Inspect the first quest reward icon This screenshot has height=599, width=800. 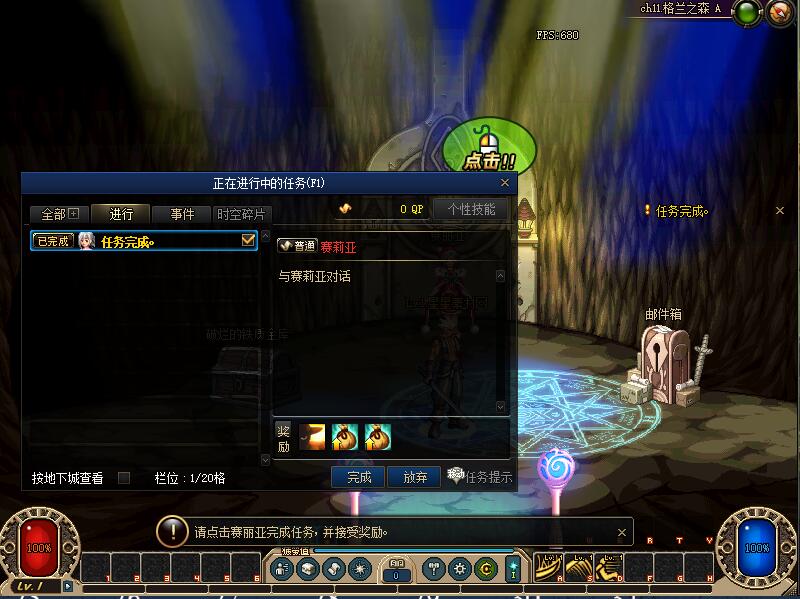coord(313,437)
